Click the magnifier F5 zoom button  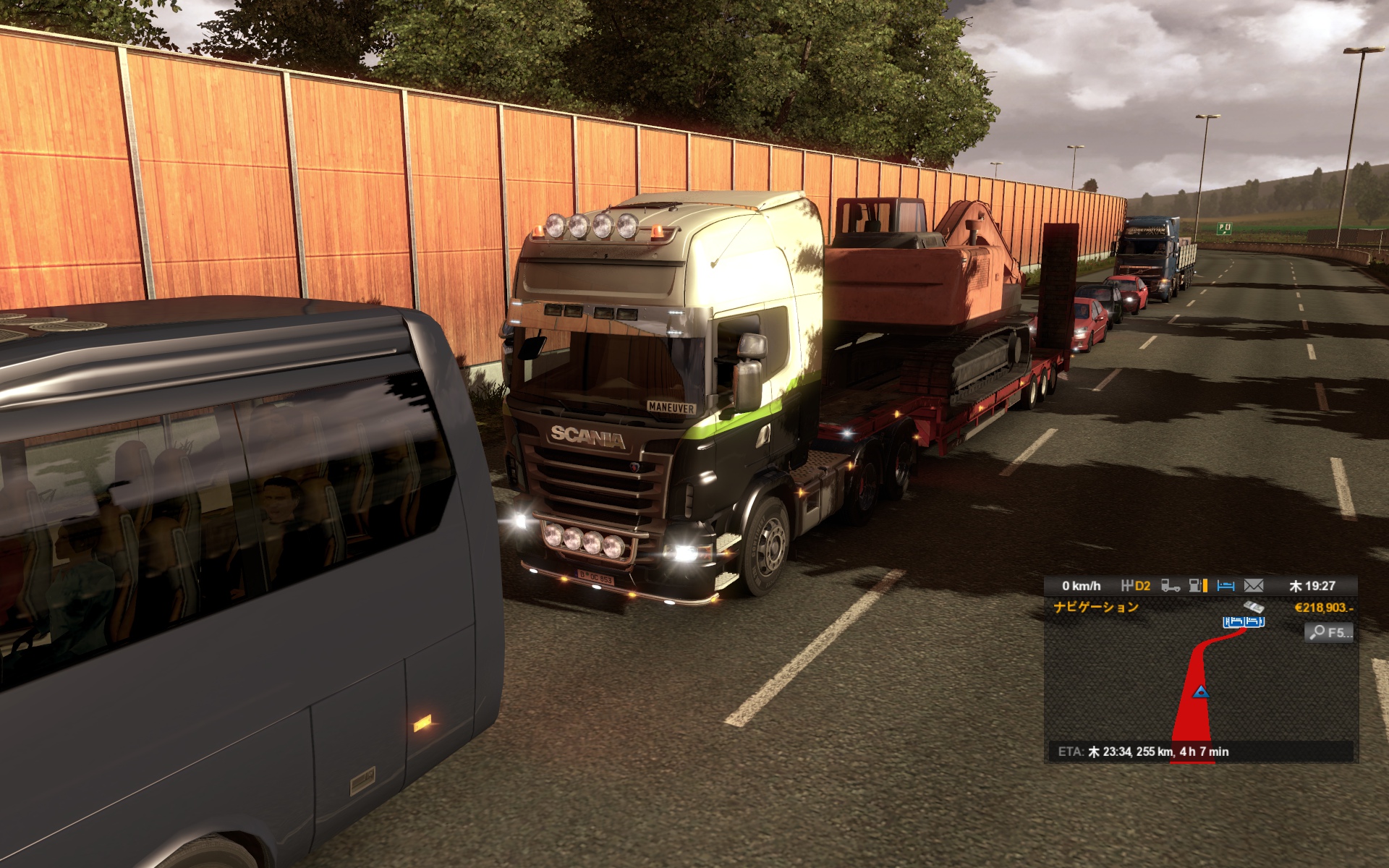pyautogui.click(x=1329, y=632)
